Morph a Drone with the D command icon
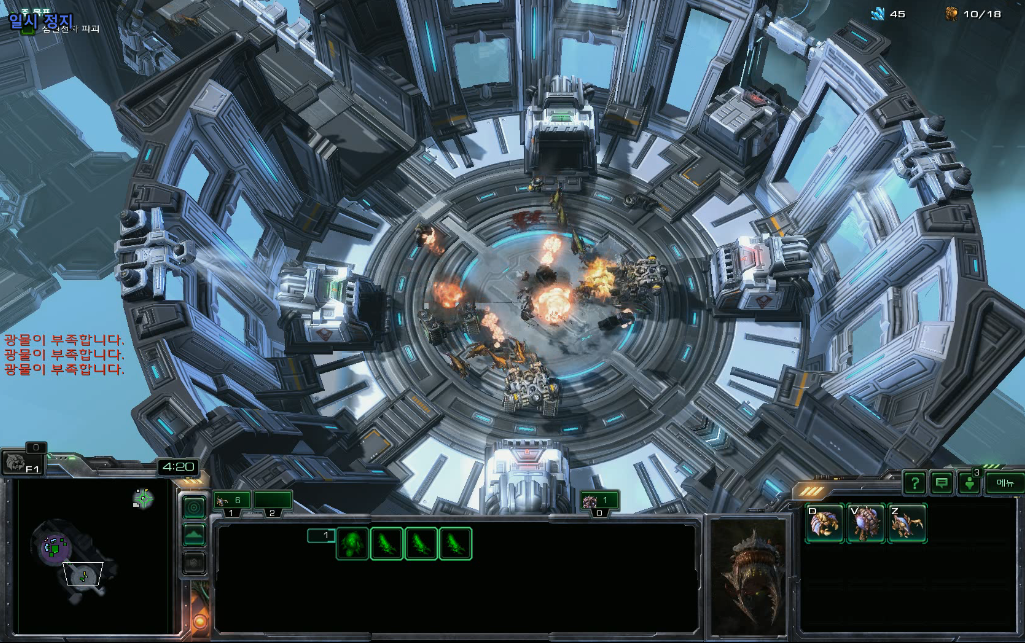Viewport: 1025px width, 643px height. click(x=825, y=523)
